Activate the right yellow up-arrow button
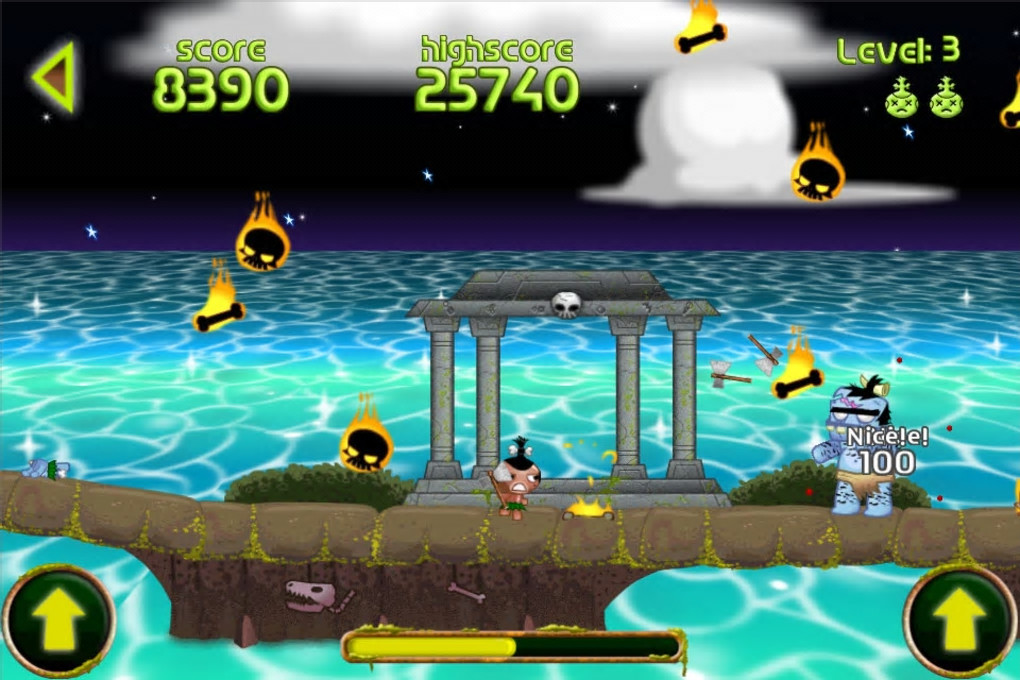 click(960, 620)
